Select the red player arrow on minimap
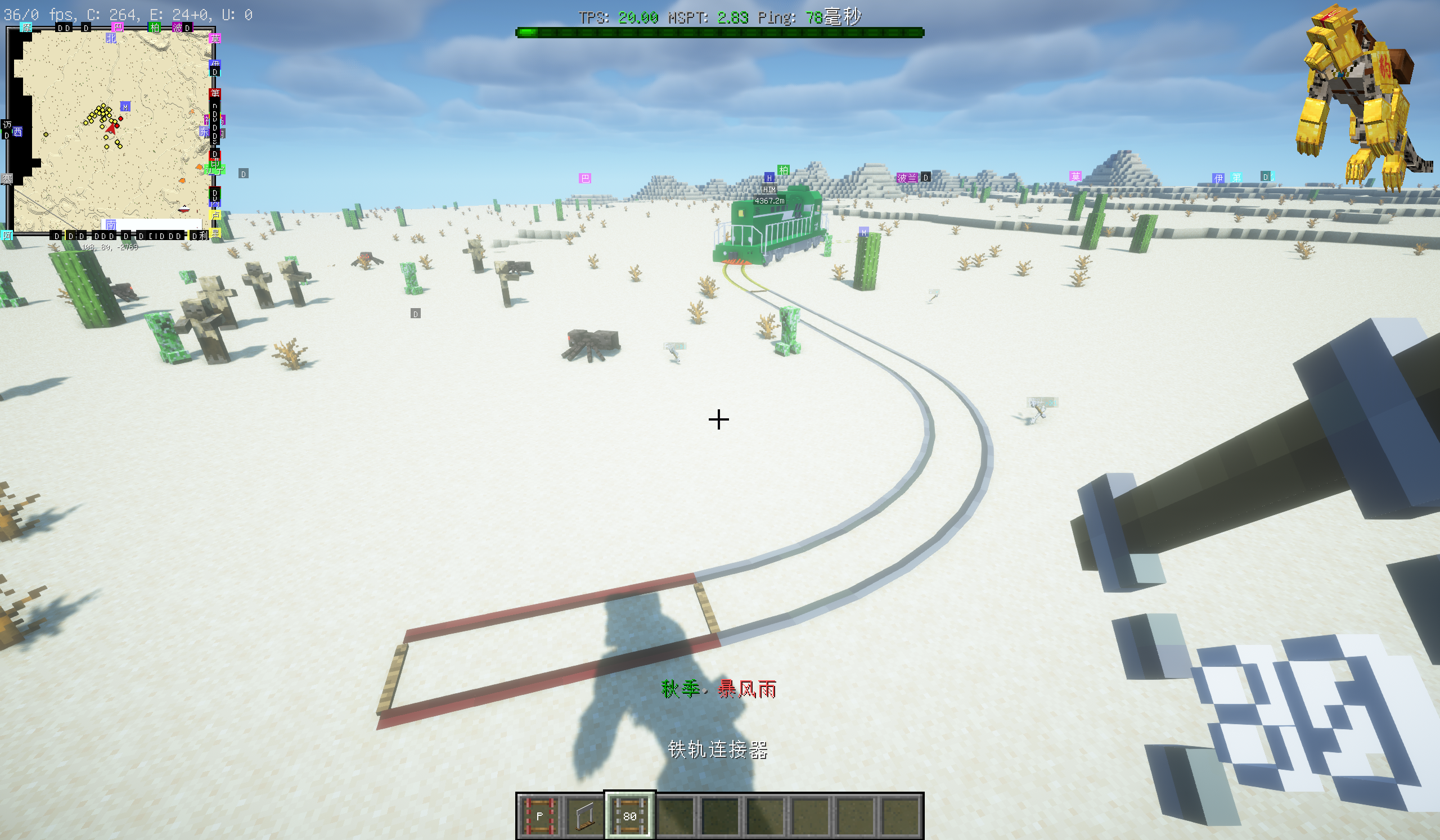The height and width of the screenshot is (840, 1440). coord(111,129)
